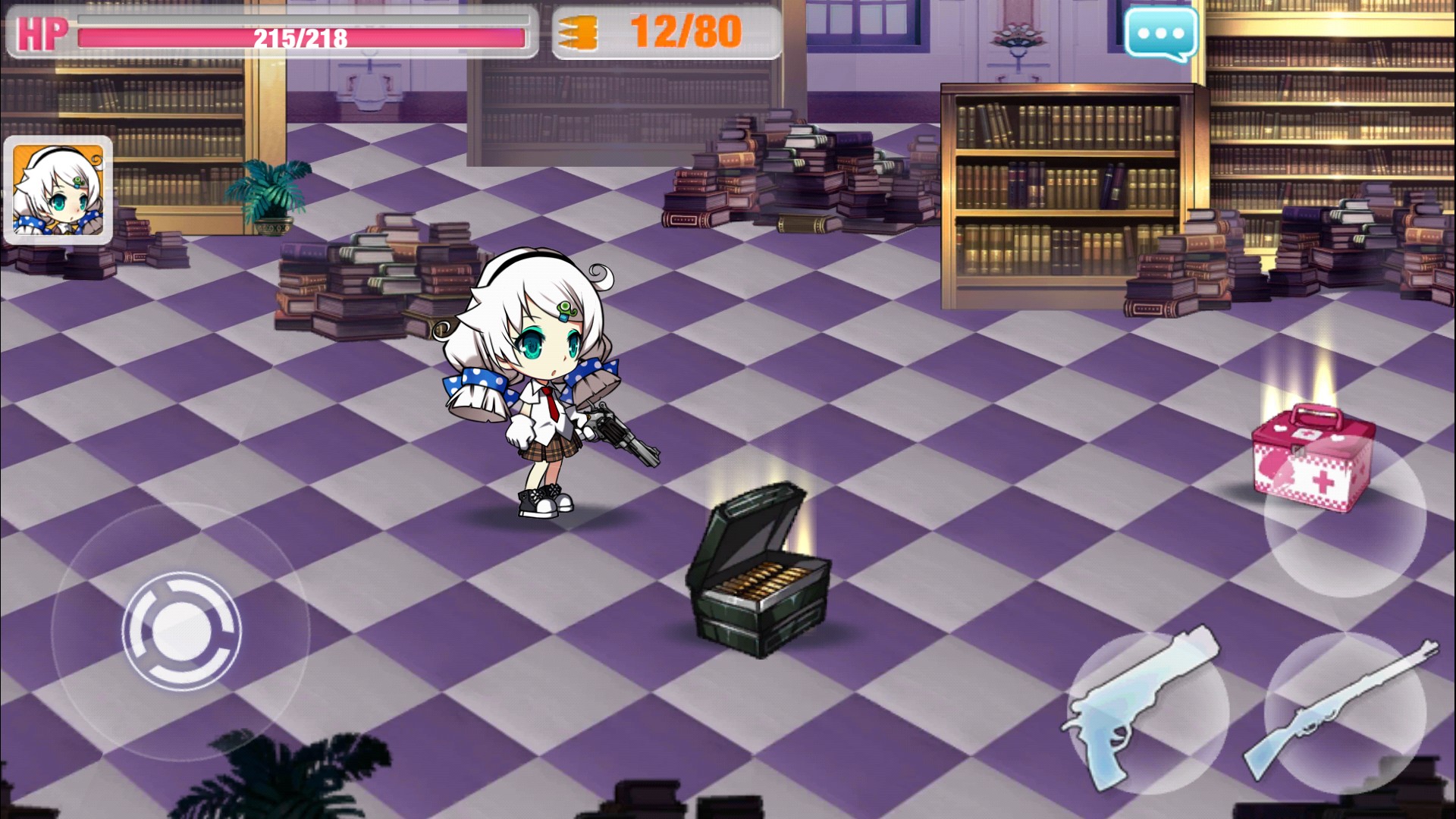Open the chat speech bubble button
This screenshot has width=1456, height=819.
1161,33
